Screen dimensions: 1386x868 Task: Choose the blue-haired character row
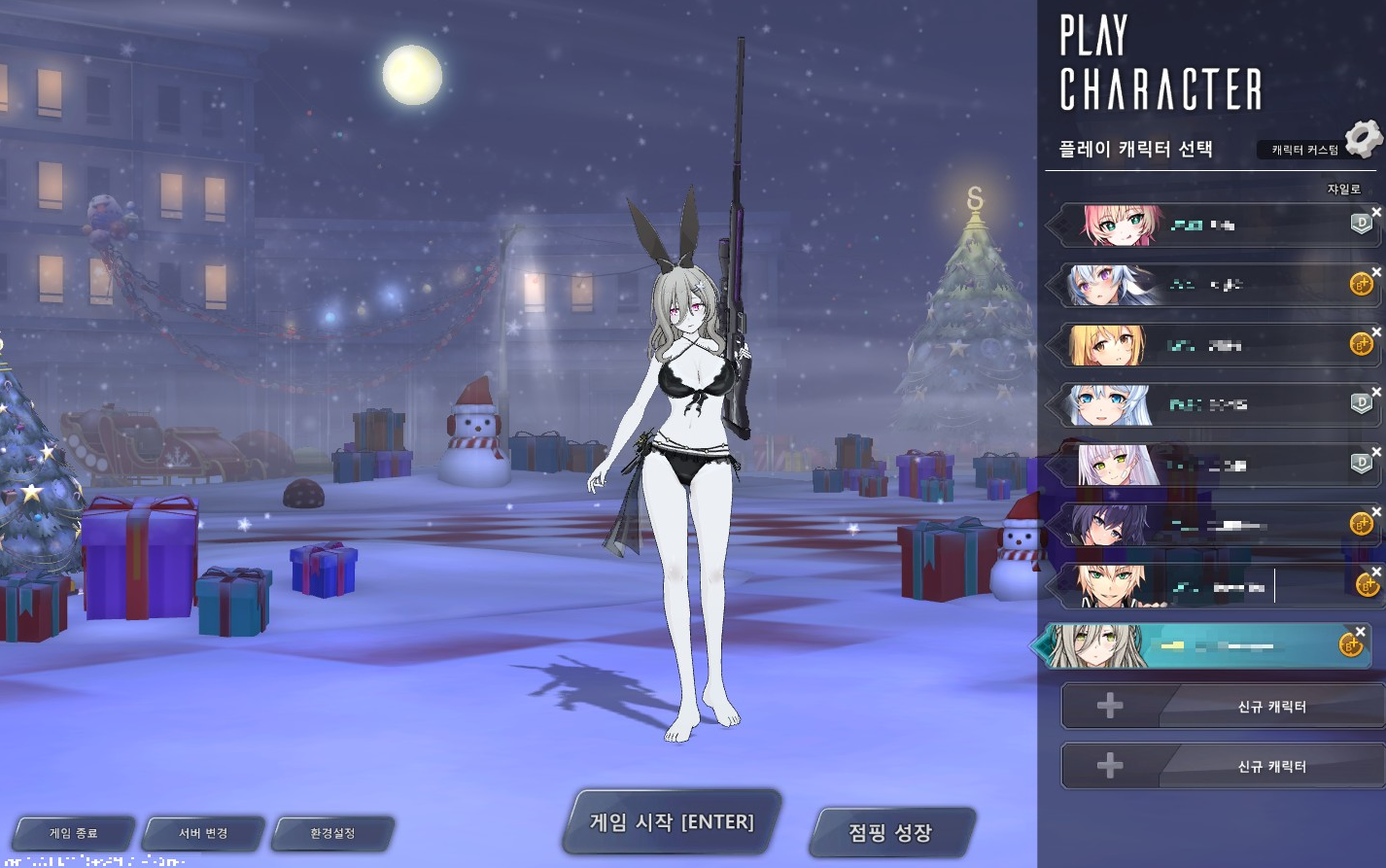pyautogui.click(x=1215, y=405)
